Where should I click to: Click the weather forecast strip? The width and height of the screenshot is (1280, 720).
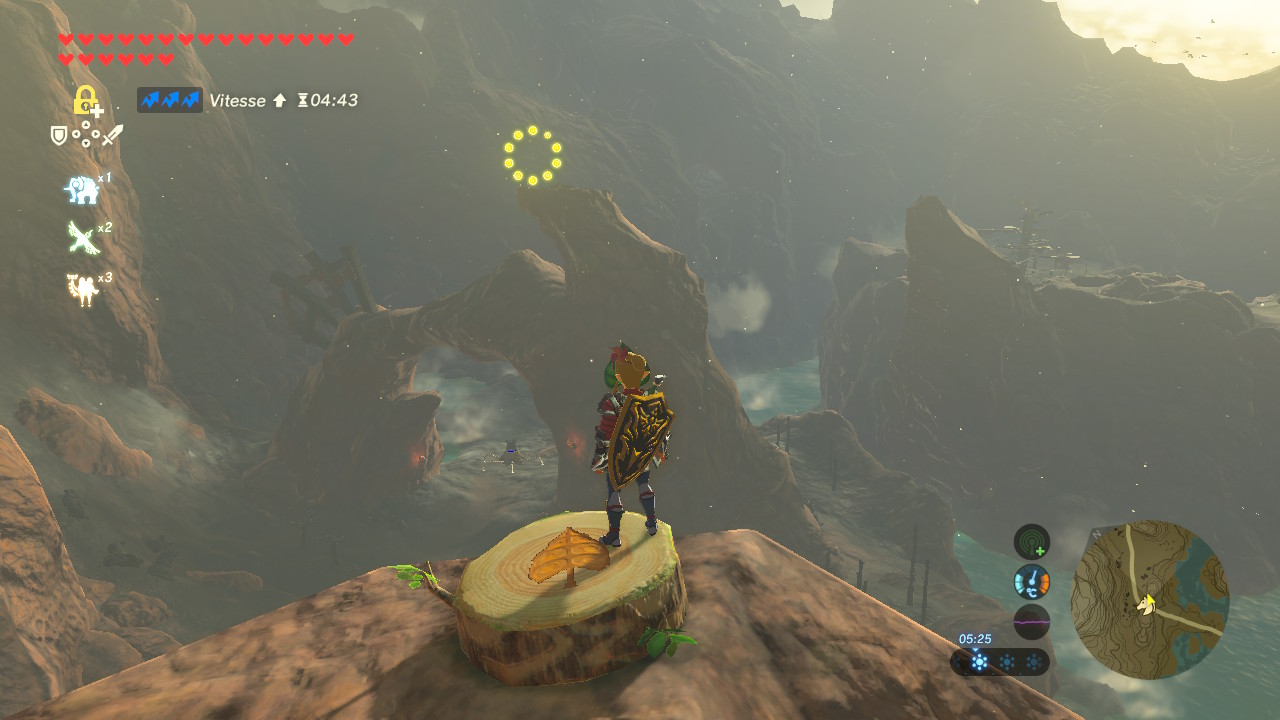[x=1000, y=662]
